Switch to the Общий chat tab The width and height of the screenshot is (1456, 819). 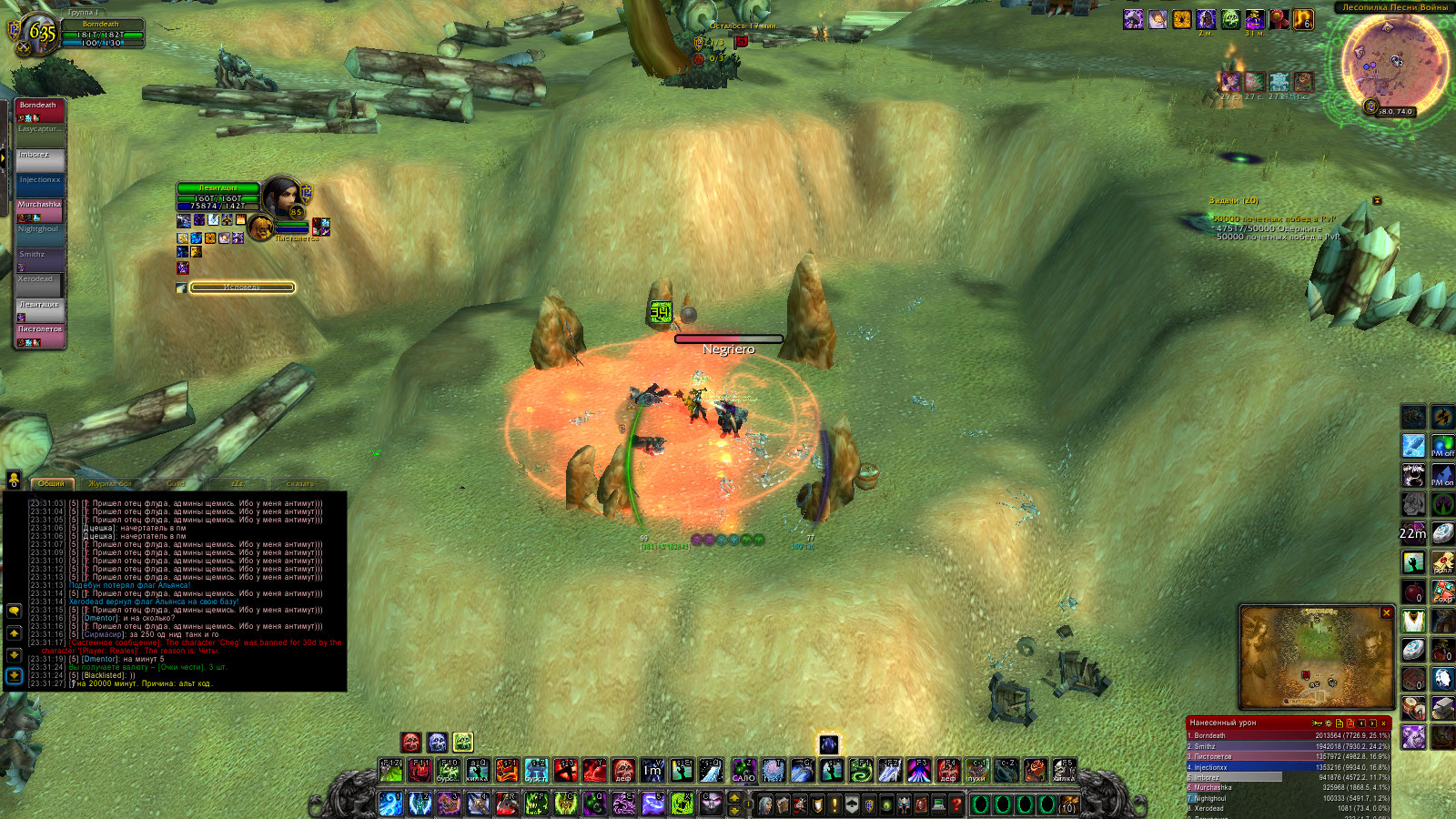coord(52,483)
